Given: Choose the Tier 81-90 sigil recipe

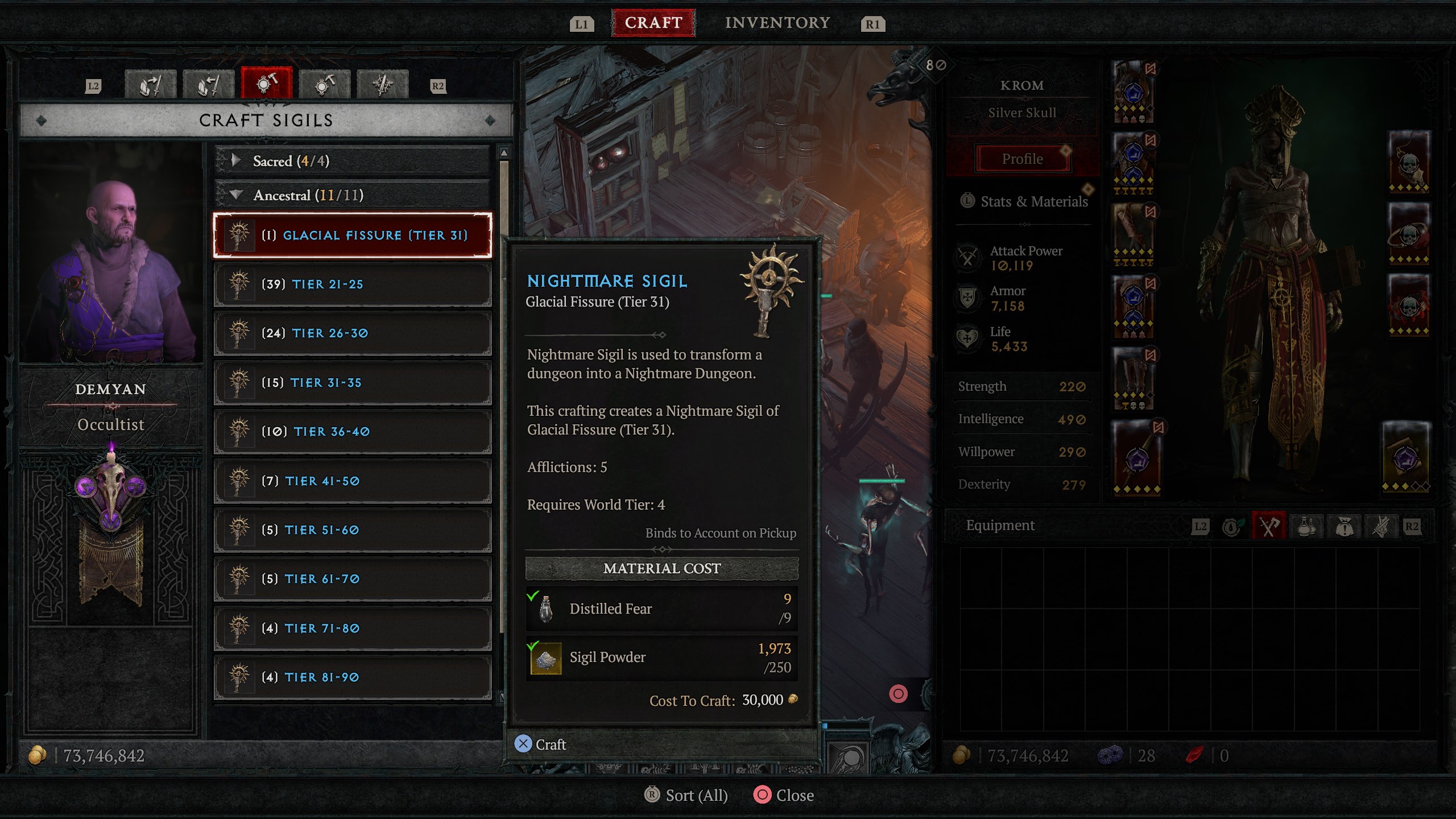Looking at the screenshot, I should pos(353,677).
